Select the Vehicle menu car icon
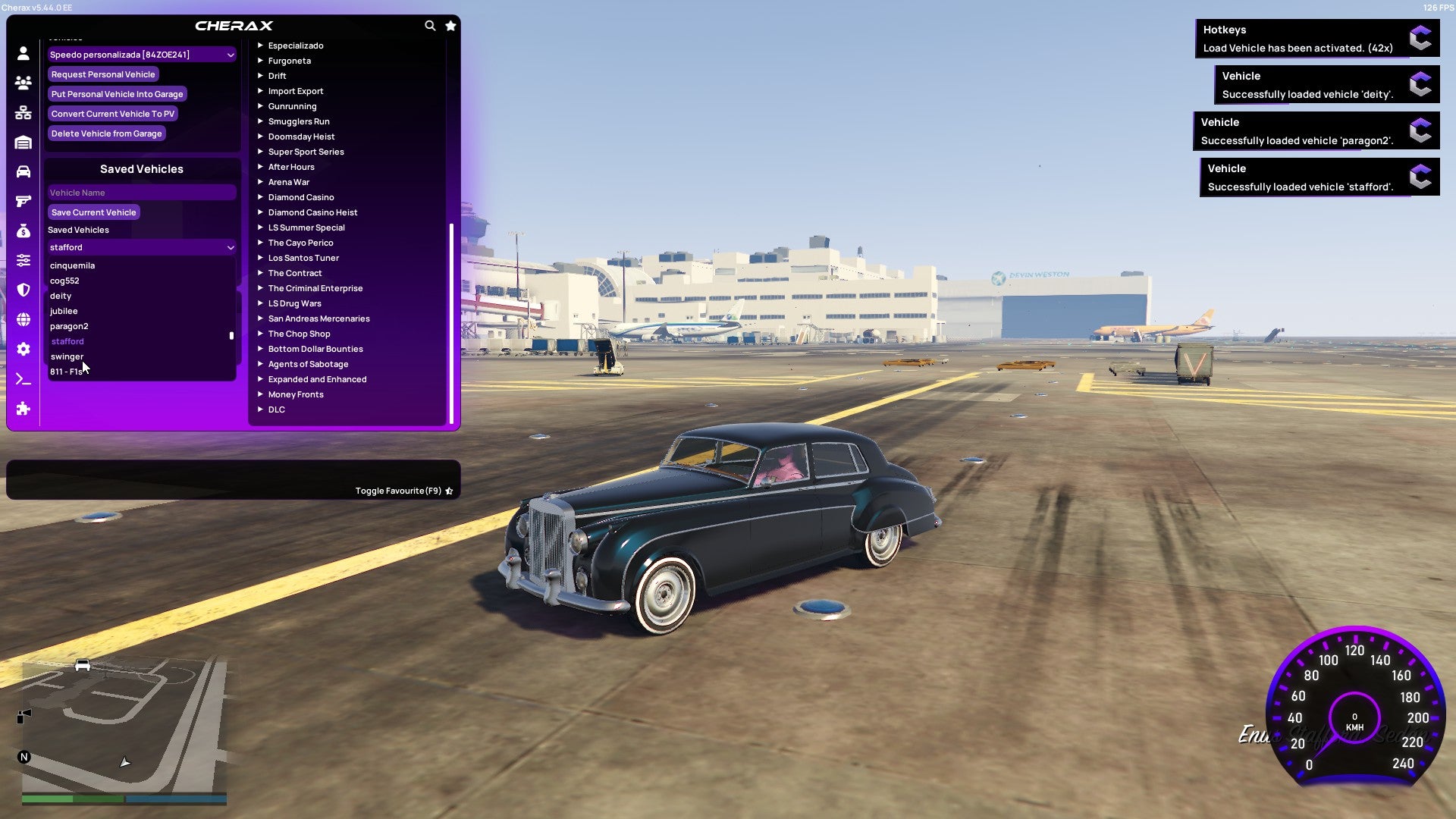This screenshot has height=819, width=1456. pyautogui.click(x=23, y=170)
